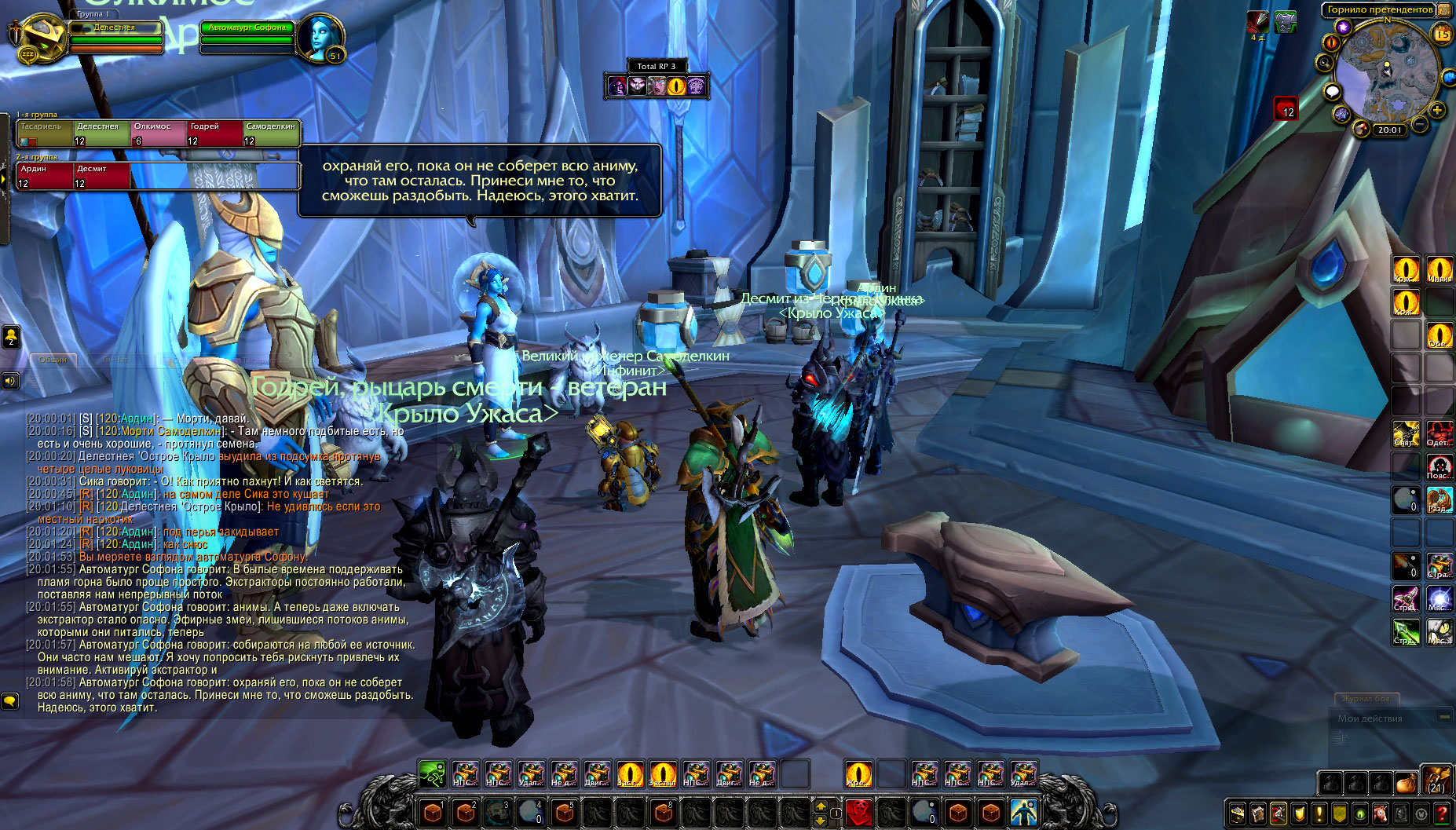The image size is (1456, 830).
Task: Toggle the chat sound speaker button
Action: tap(10, 382)
